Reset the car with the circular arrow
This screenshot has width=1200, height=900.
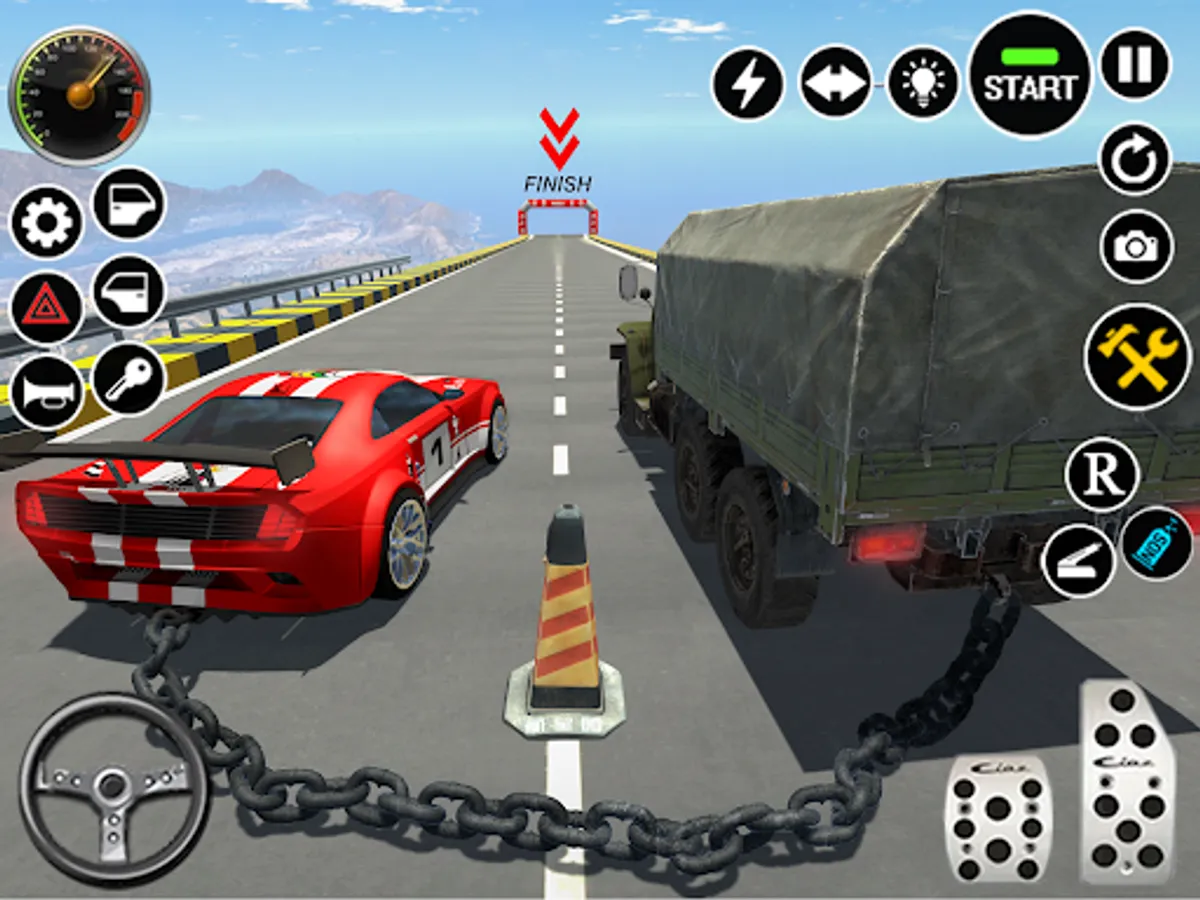coord(1135,159)
